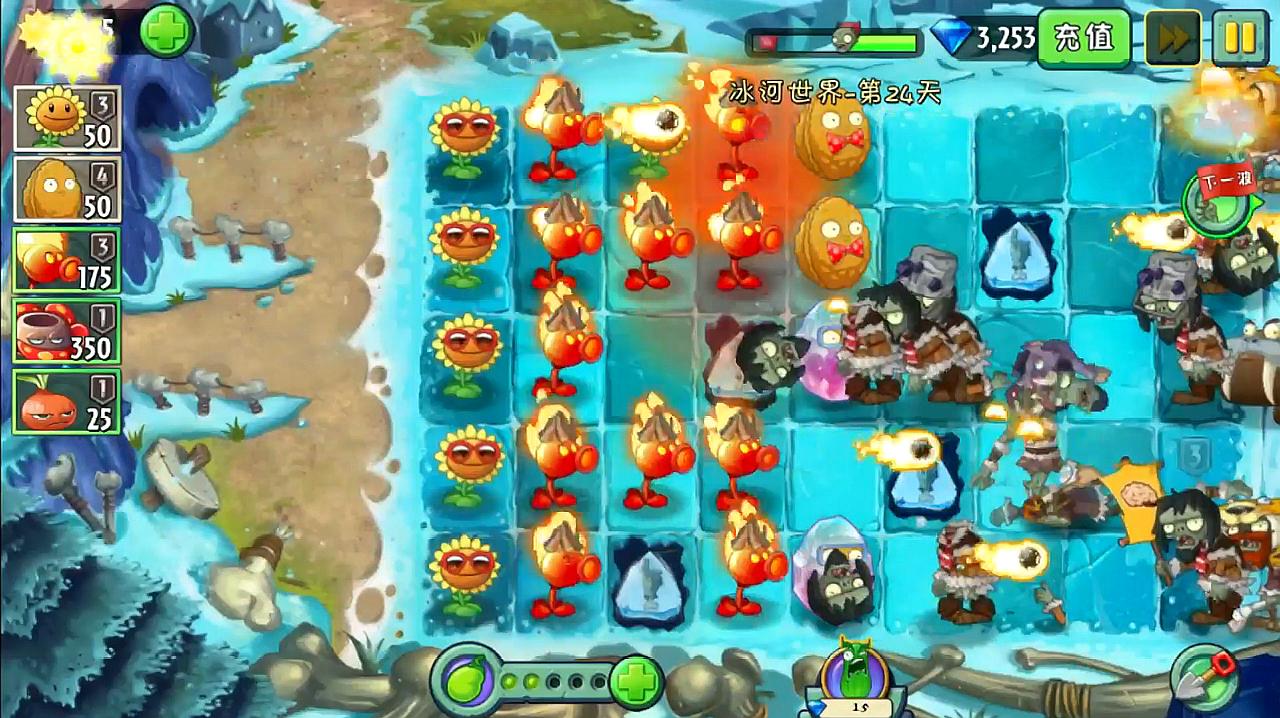Buy more plant food with green plus
Image resolution: width=1280 pixels, height=718 pixels.
click(x=634, y=682)
